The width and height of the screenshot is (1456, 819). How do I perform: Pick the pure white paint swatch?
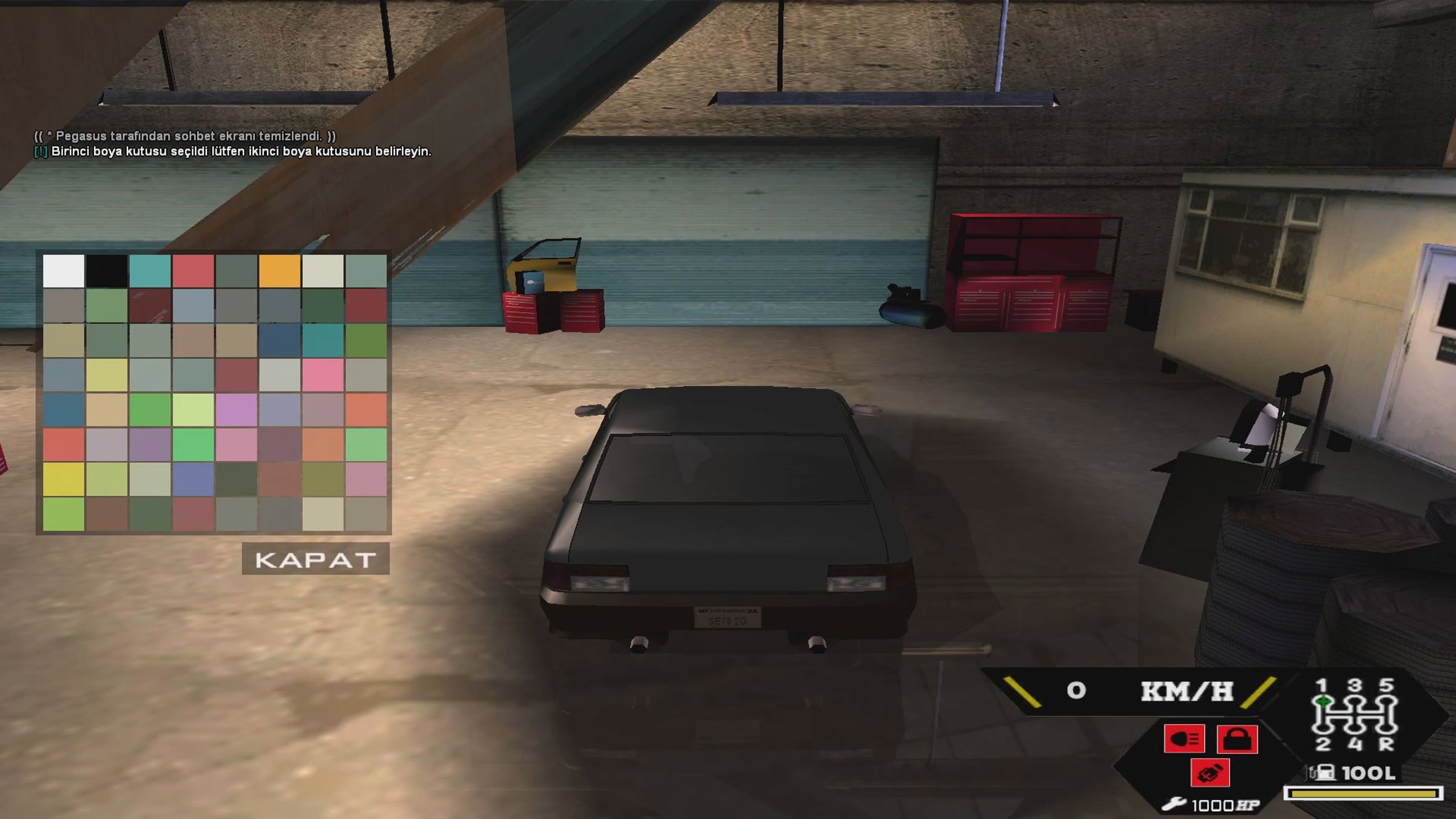(x=63, y=271)
